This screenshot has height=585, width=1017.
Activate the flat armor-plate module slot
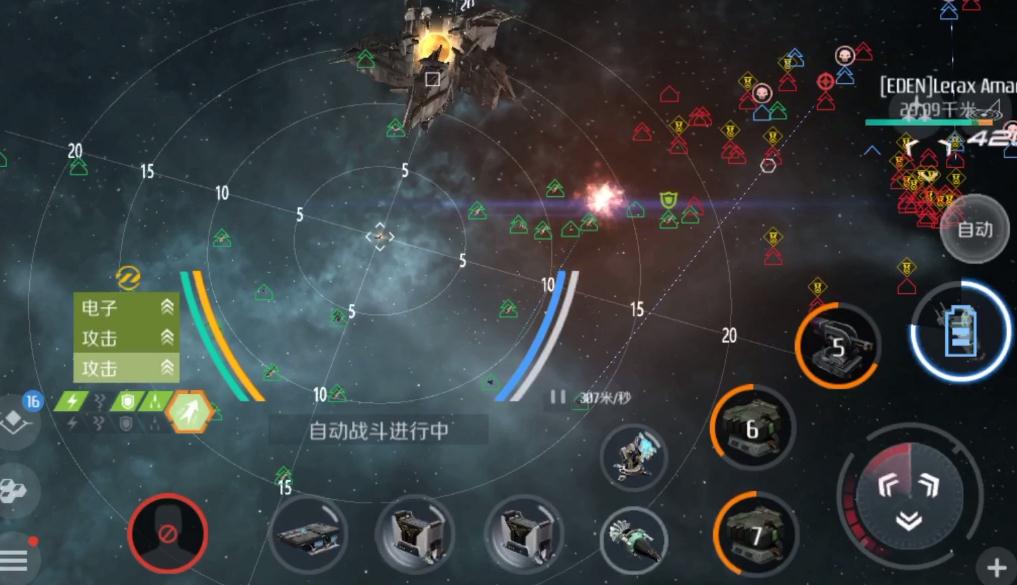click(308, 533)
